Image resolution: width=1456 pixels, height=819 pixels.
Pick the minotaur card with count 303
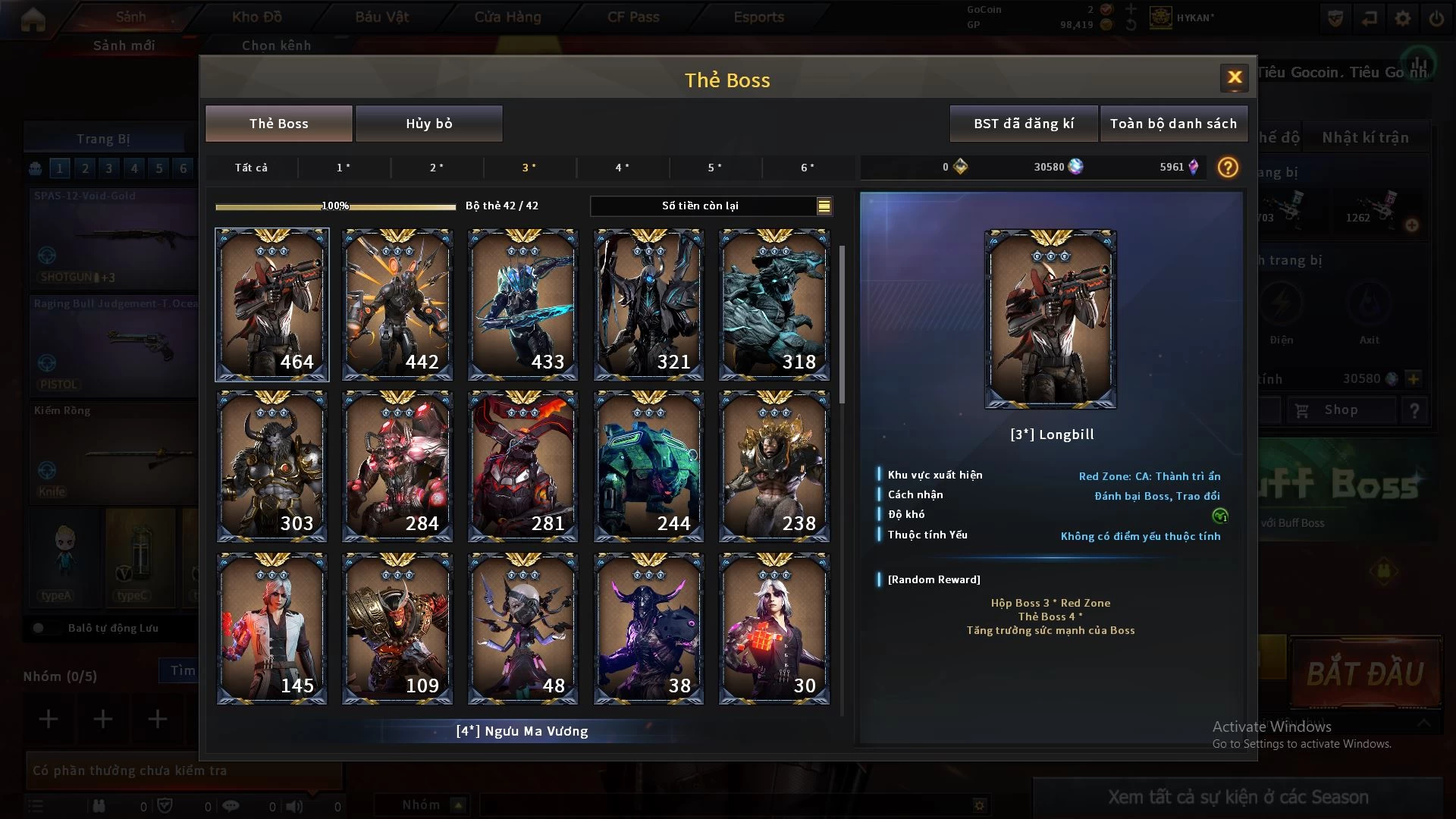pos(272,466)
